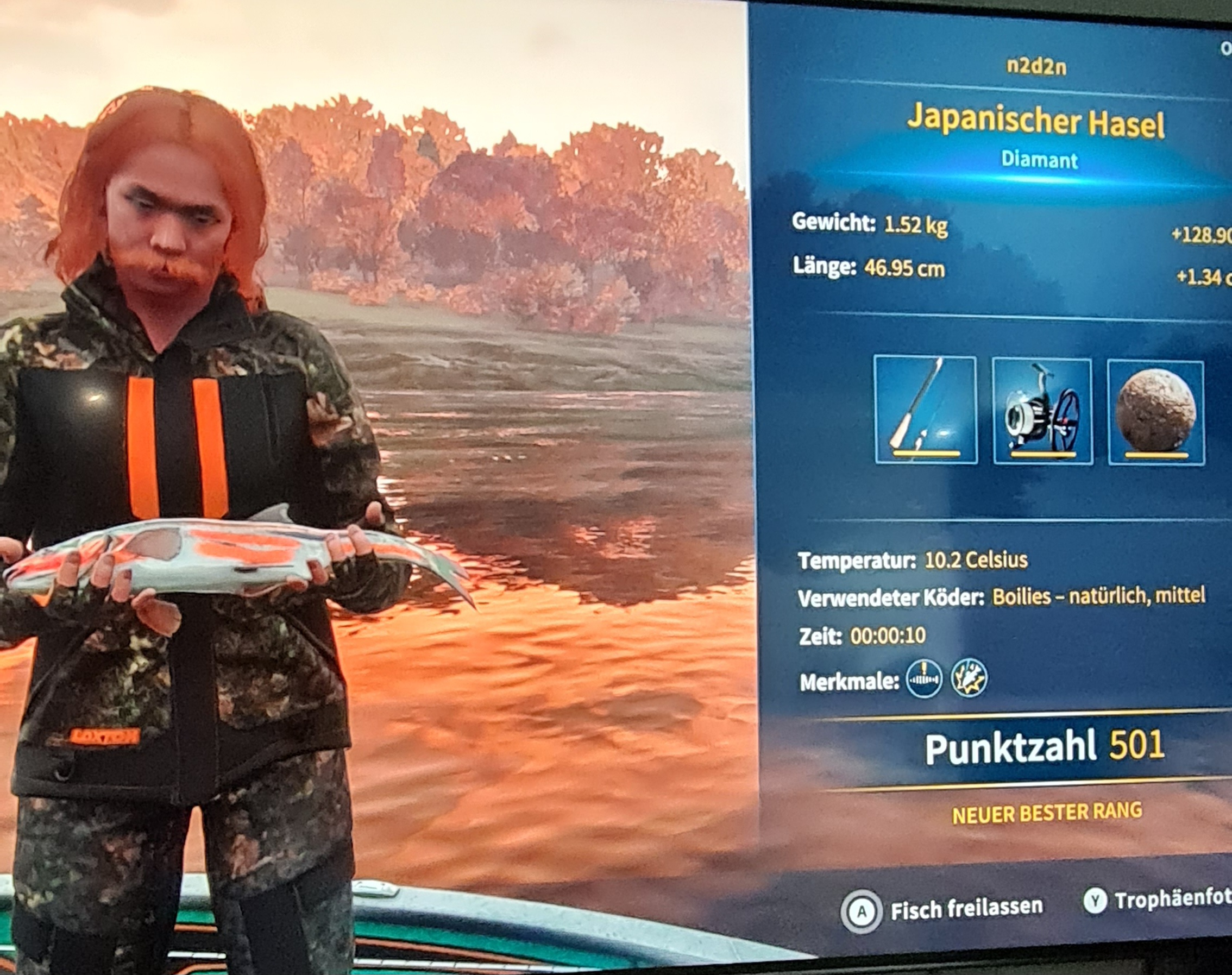Click the second Merkmale trait icon
Screen dimensions: 1232x975
tap(969, 677)
